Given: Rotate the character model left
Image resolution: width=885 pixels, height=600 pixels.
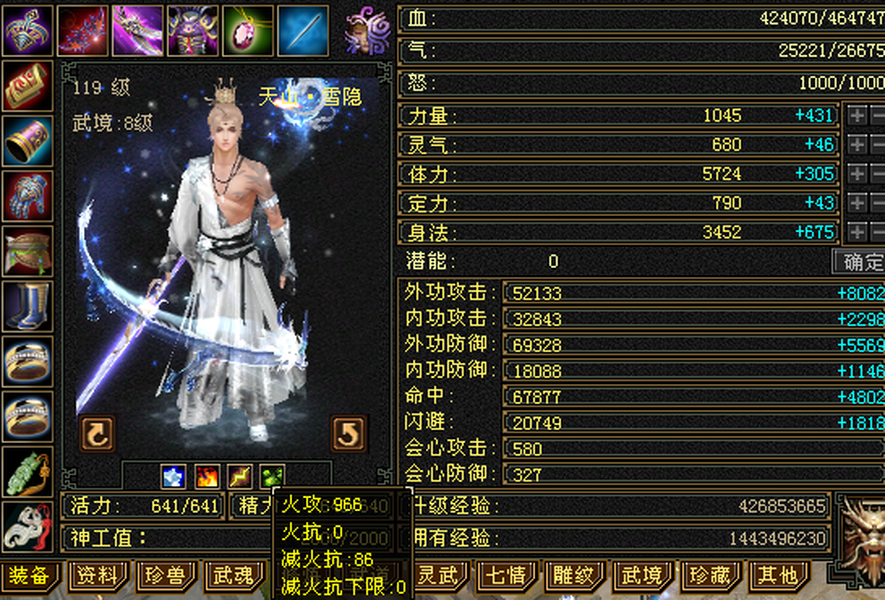Looking at the screenshot, I should [97, 434].
